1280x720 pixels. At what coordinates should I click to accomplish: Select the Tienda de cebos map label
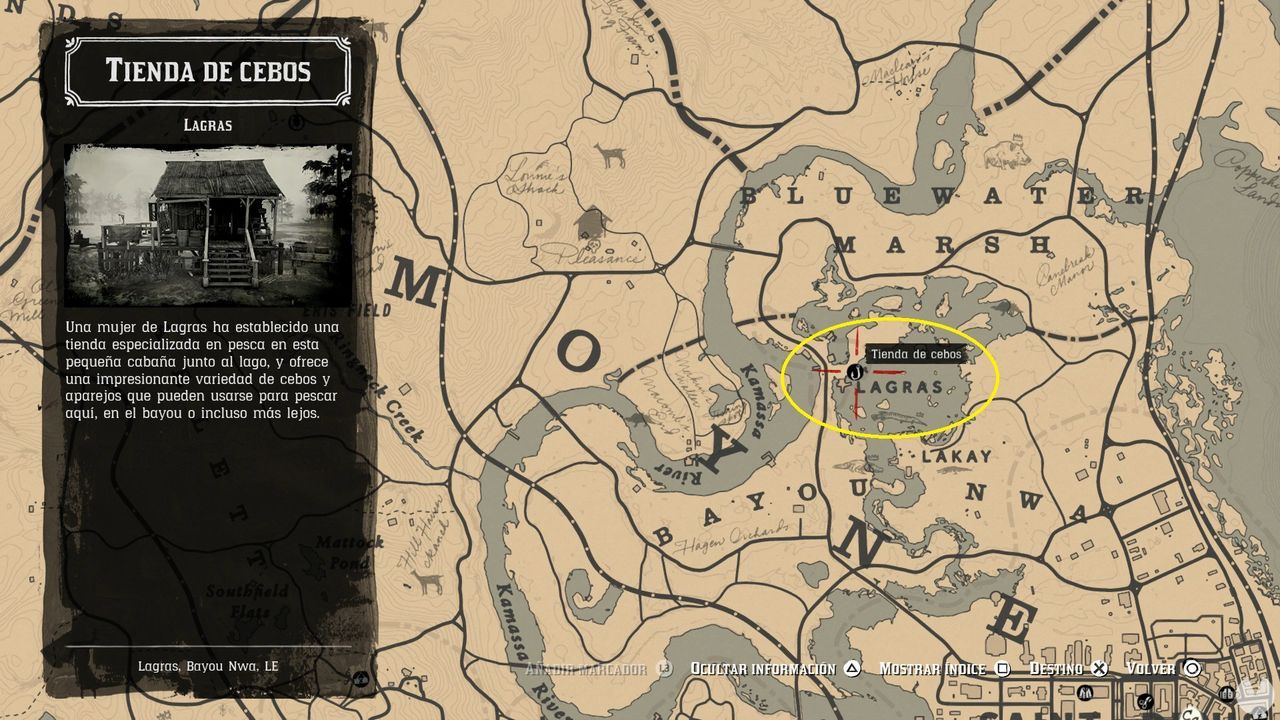point(916,354)
